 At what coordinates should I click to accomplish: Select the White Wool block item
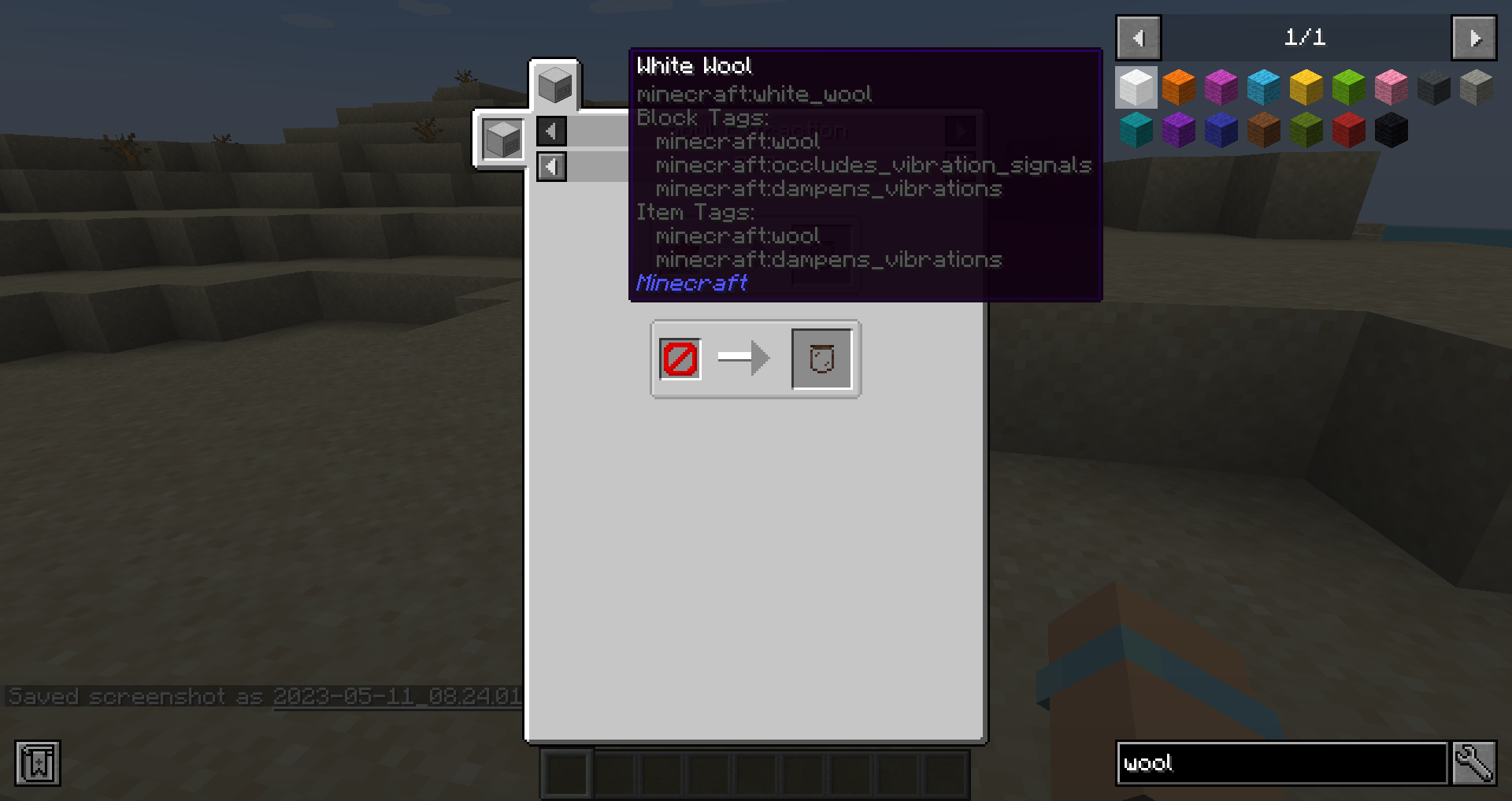[x=1136, y=87]
